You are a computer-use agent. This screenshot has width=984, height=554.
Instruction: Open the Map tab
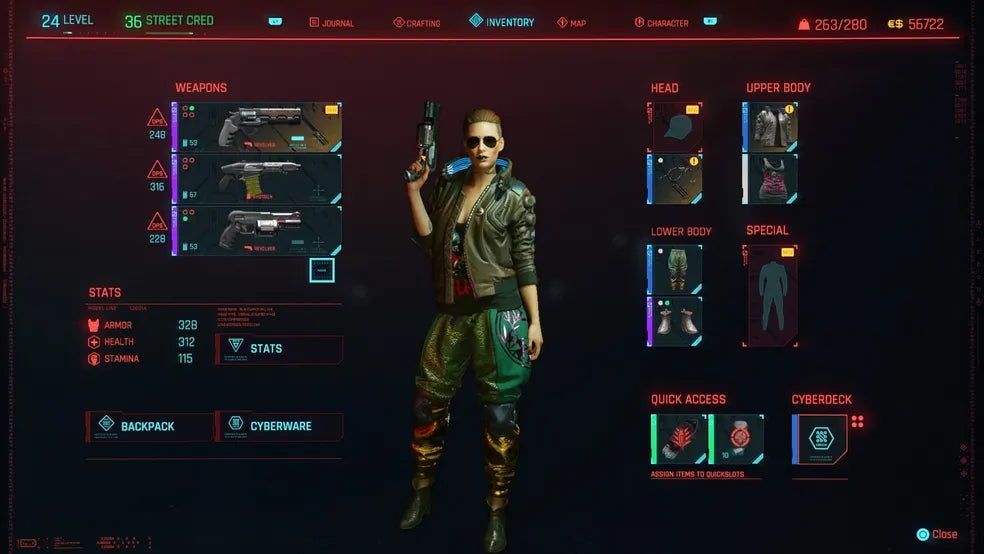click(572, 23)
